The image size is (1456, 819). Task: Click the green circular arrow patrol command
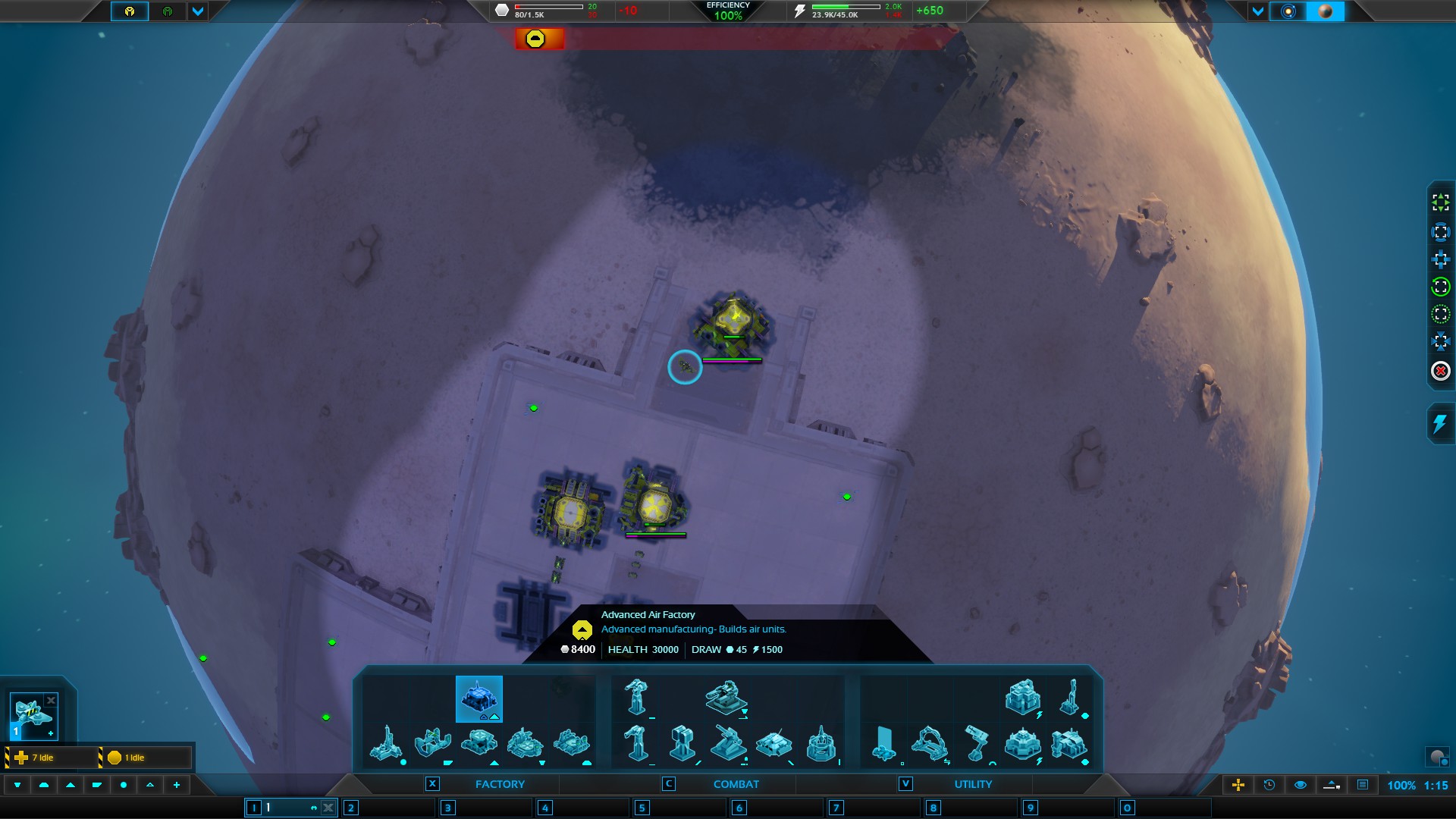[x=1440, y=287]
